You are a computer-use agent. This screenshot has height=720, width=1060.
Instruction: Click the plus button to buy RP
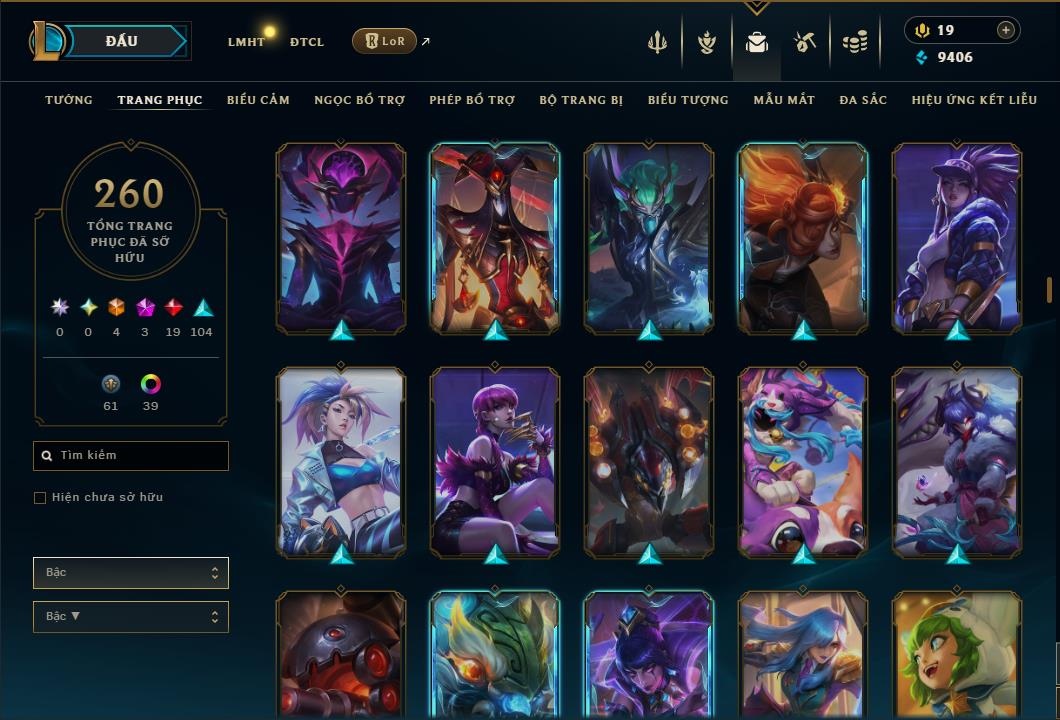pyautogui.click(x=1006, y=30)
